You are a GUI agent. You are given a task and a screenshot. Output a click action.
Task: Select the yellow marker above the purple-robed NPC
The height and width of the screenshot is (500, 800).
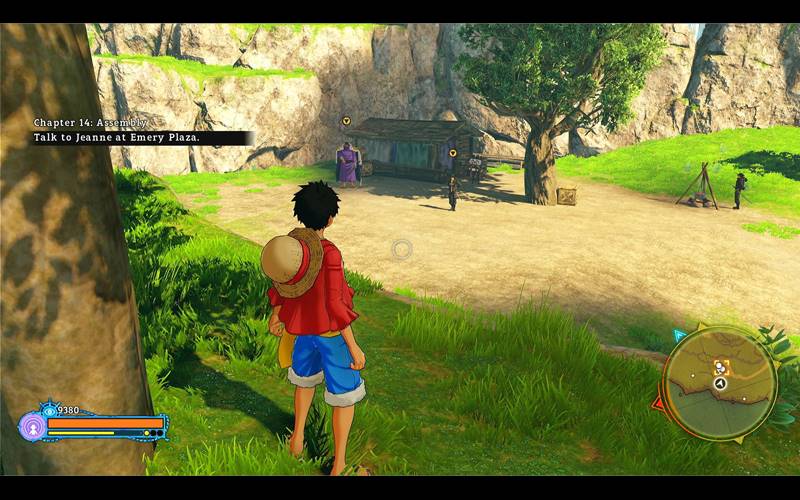coord(346,121)
